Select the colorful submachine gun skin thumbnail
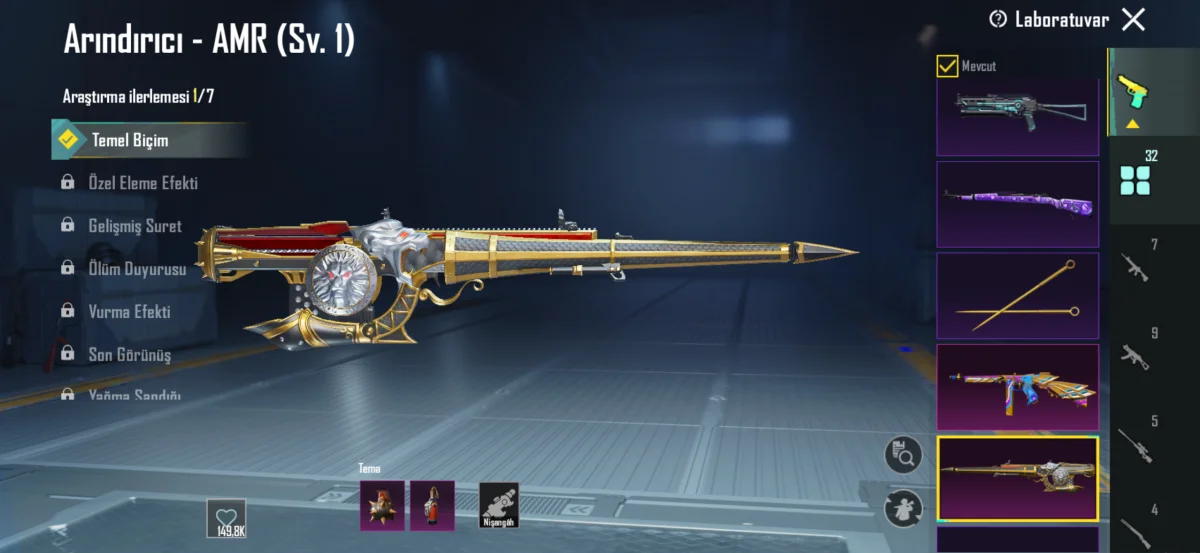Viewport: 1200px width, 553px height. point(1017,387)
